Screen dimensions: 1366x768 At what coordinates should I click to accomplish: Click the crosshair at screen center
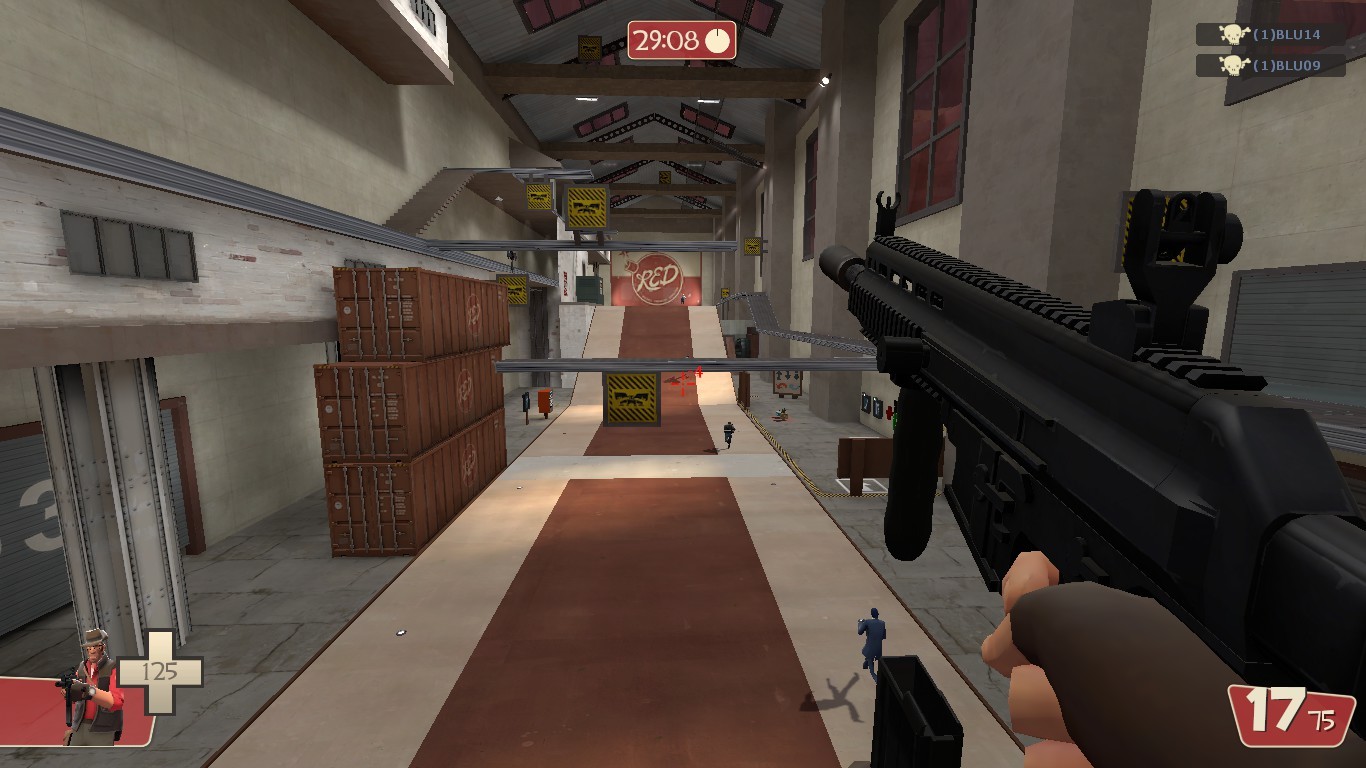(683, 384)
